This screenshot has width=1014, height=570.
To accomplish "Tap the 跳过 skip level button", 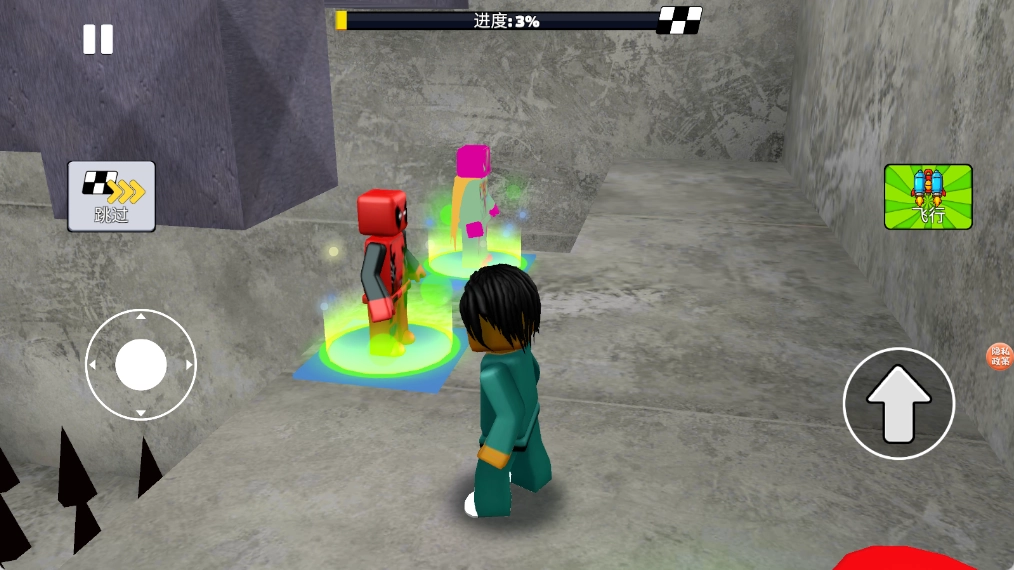I will [111, 196].
